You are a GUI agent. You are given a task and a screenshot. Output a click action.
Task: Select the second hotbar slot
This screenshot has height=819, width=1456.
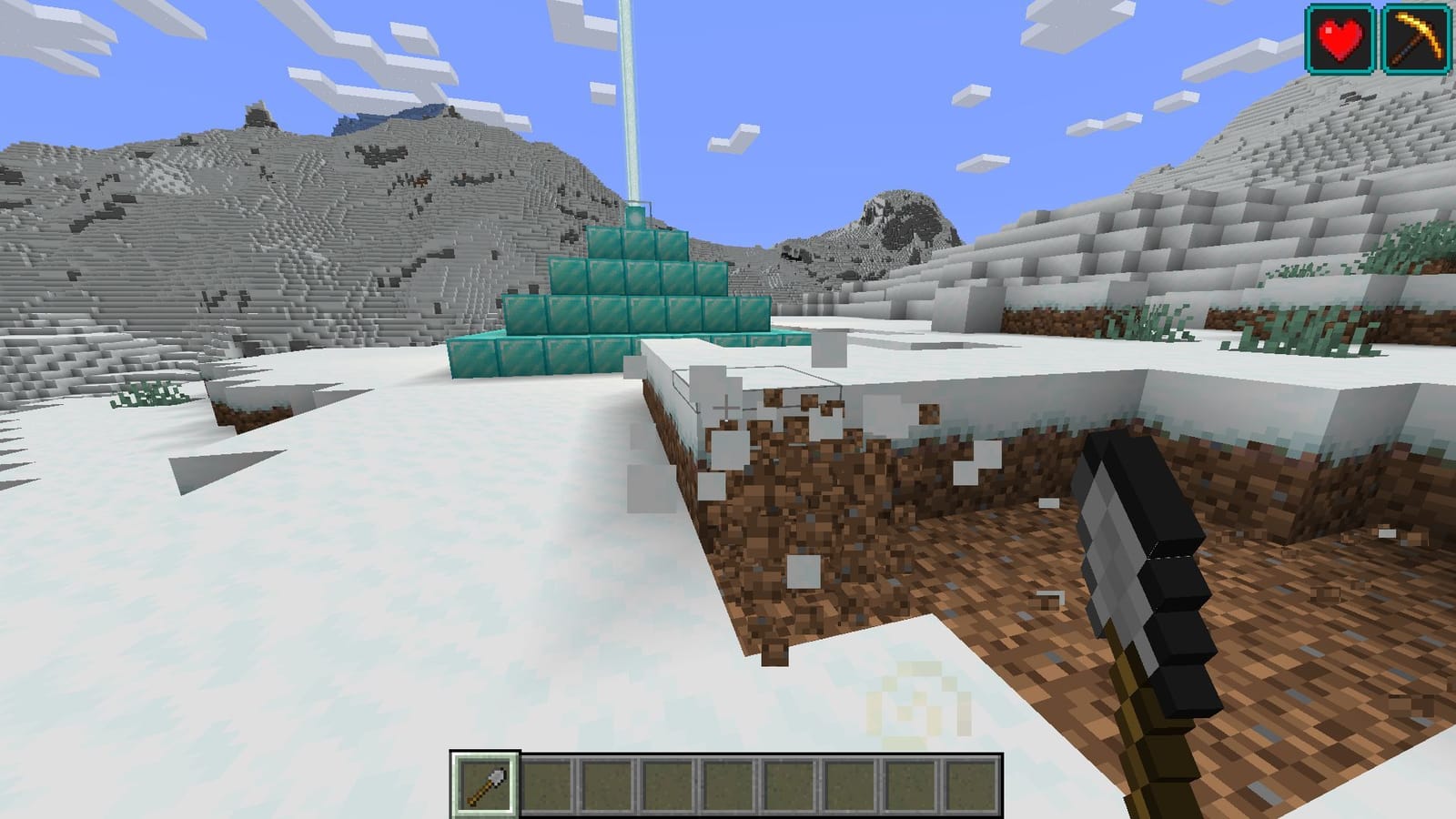point(552,781)
